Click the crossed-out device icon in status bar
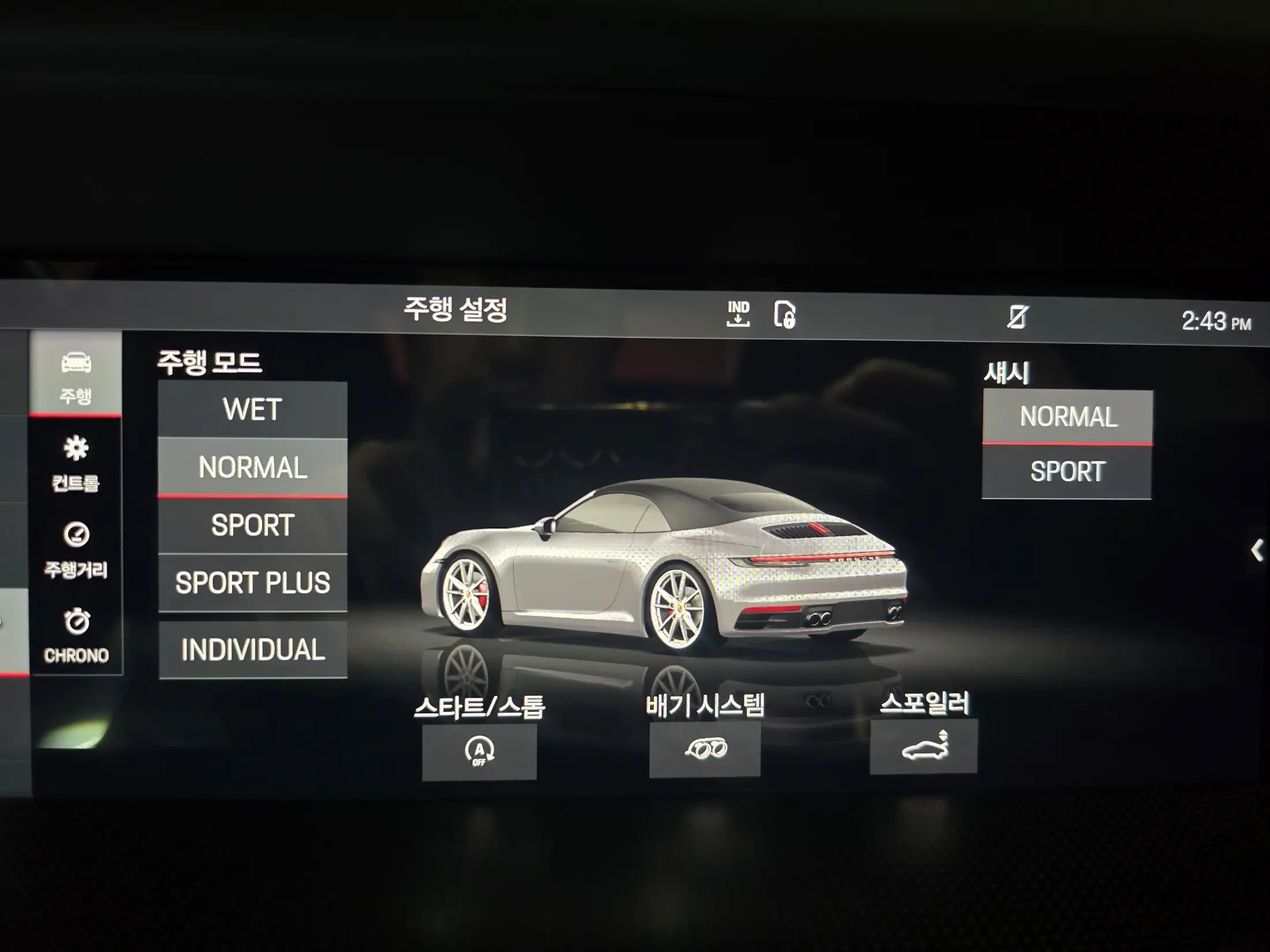 (x=1017, y=317)
